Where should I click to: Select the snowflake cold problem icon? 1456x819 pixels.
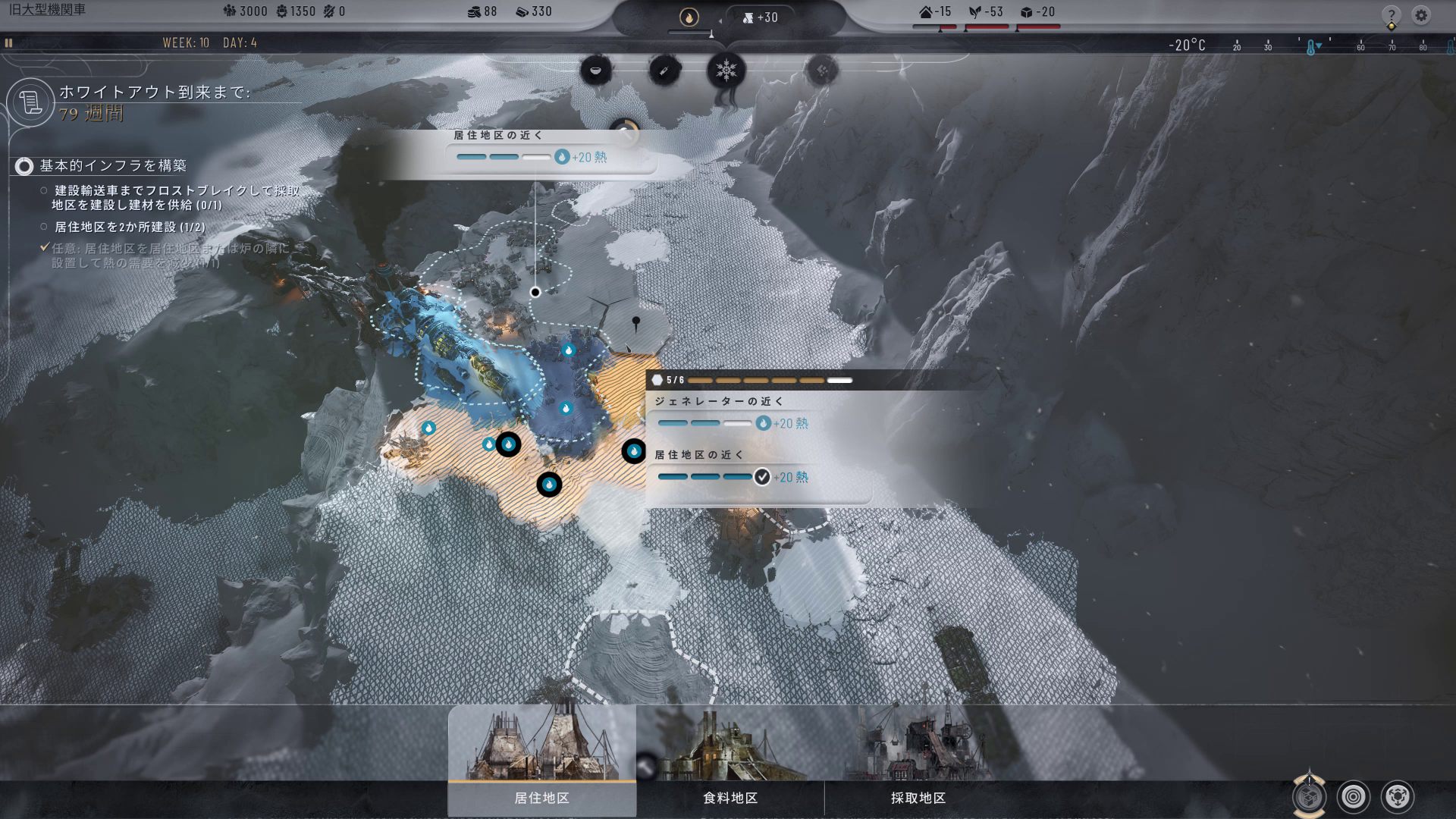coord(726,71)
